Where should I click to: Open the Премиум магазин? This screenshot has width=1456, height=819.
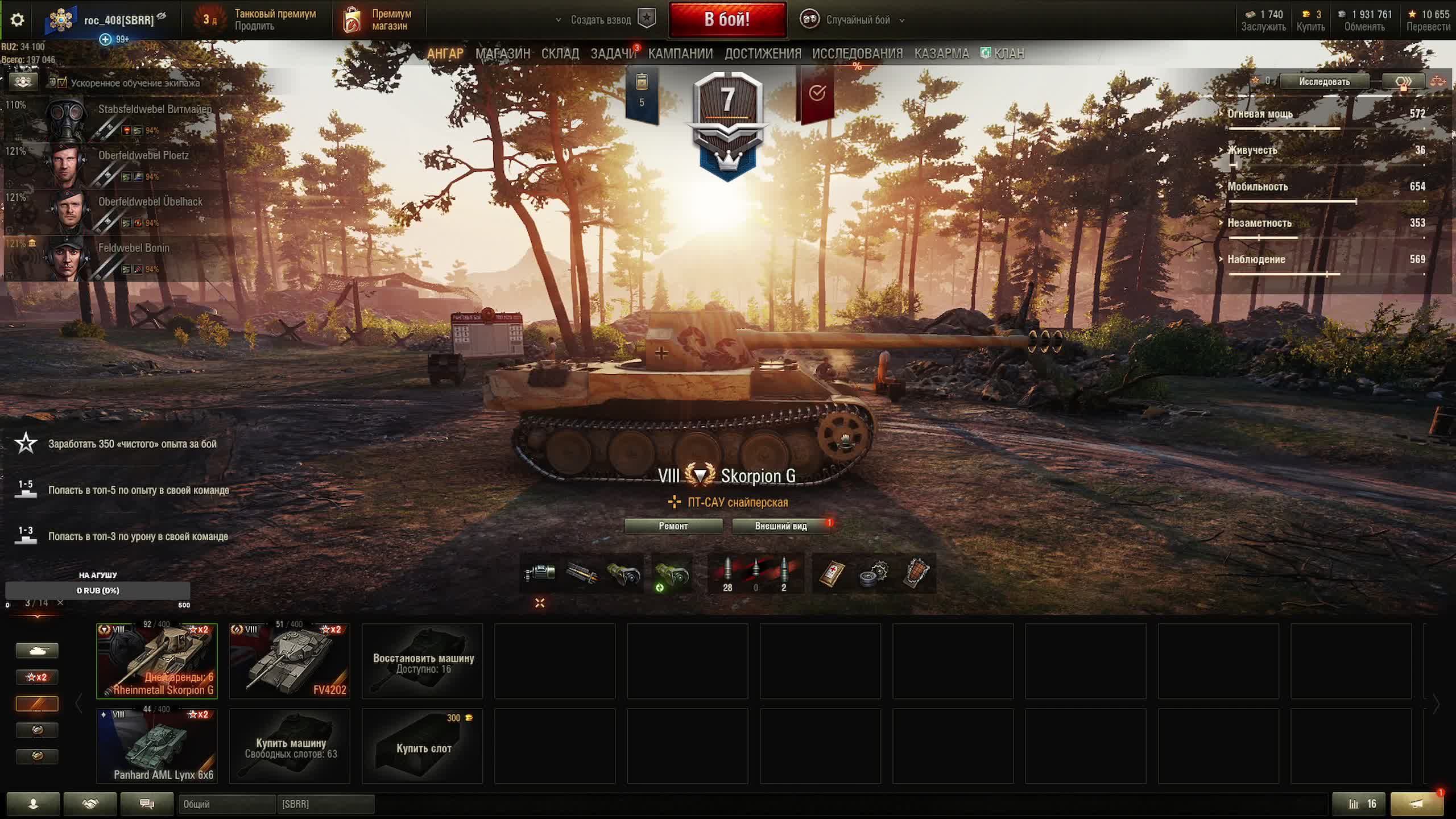pyautogui.click(x=379, y=20)
